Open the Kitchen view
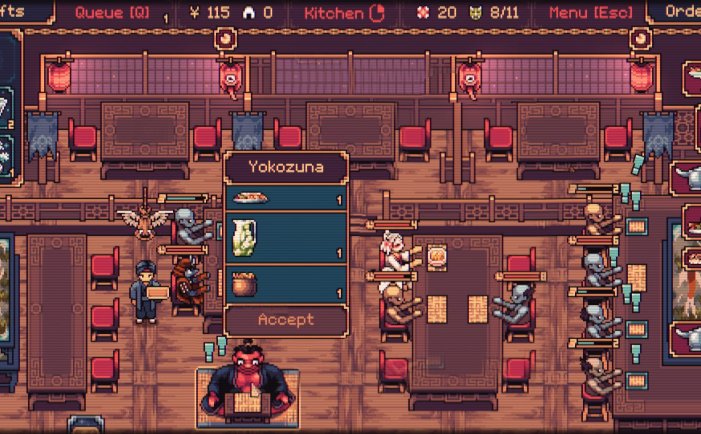 (342, 13)
